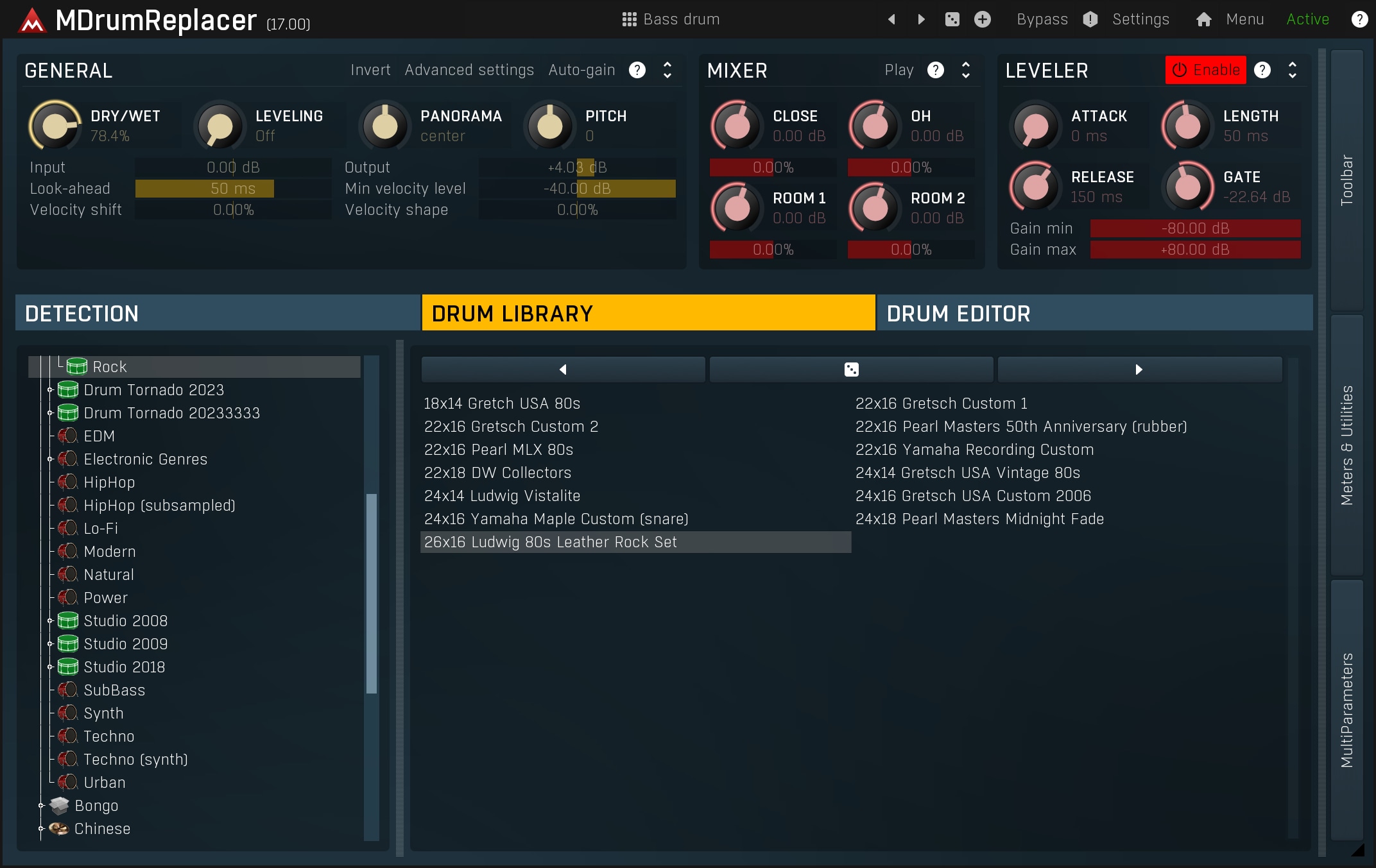Open Advanced settings
Image resolution: width=1376 pixels, height=868 pixels.
pos(469,70)
